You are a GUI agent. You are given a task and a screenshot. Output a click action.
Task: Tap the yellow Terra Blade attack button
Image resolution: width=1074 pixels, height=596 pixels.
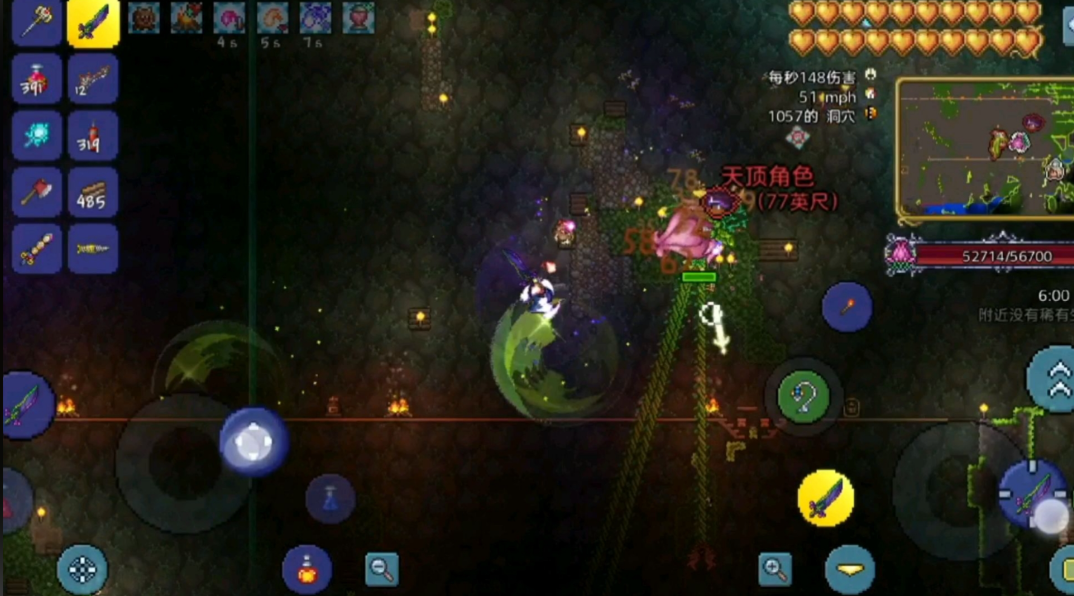(x=826, y=497)
